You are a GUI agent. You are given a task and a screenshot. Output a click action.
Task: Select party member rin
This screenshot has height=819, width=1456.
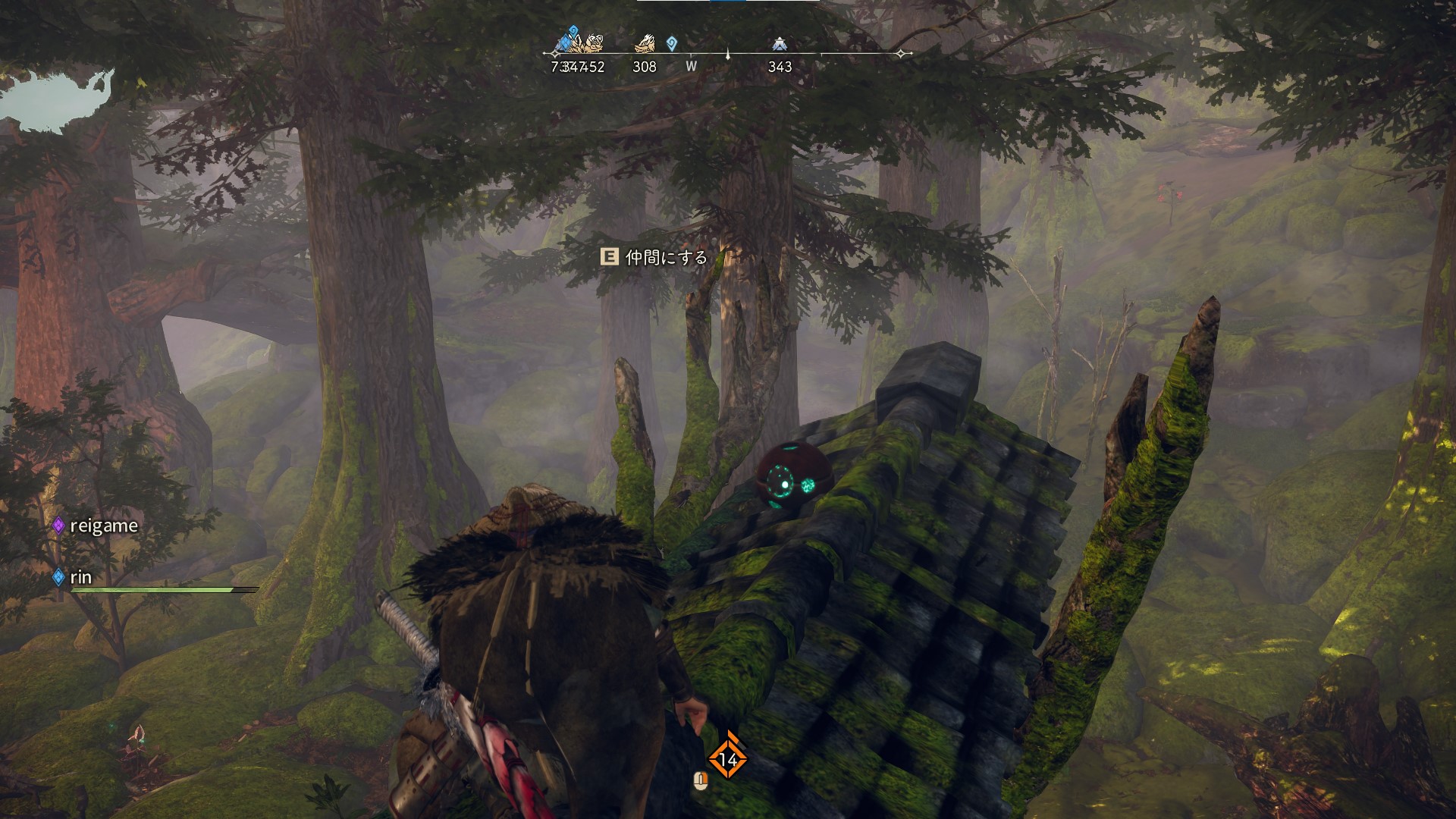(80, 577)
